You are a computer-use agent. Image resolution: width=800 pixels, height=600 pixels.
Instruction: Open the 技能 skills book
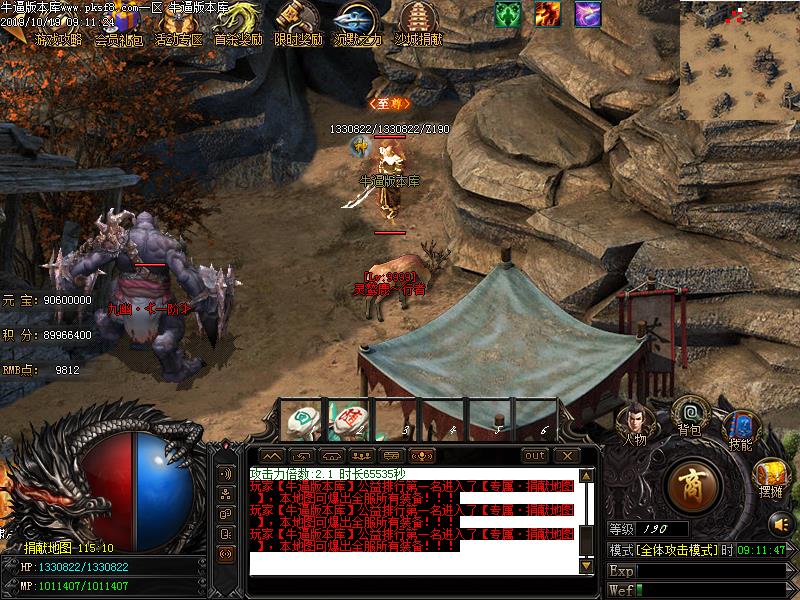740,431
